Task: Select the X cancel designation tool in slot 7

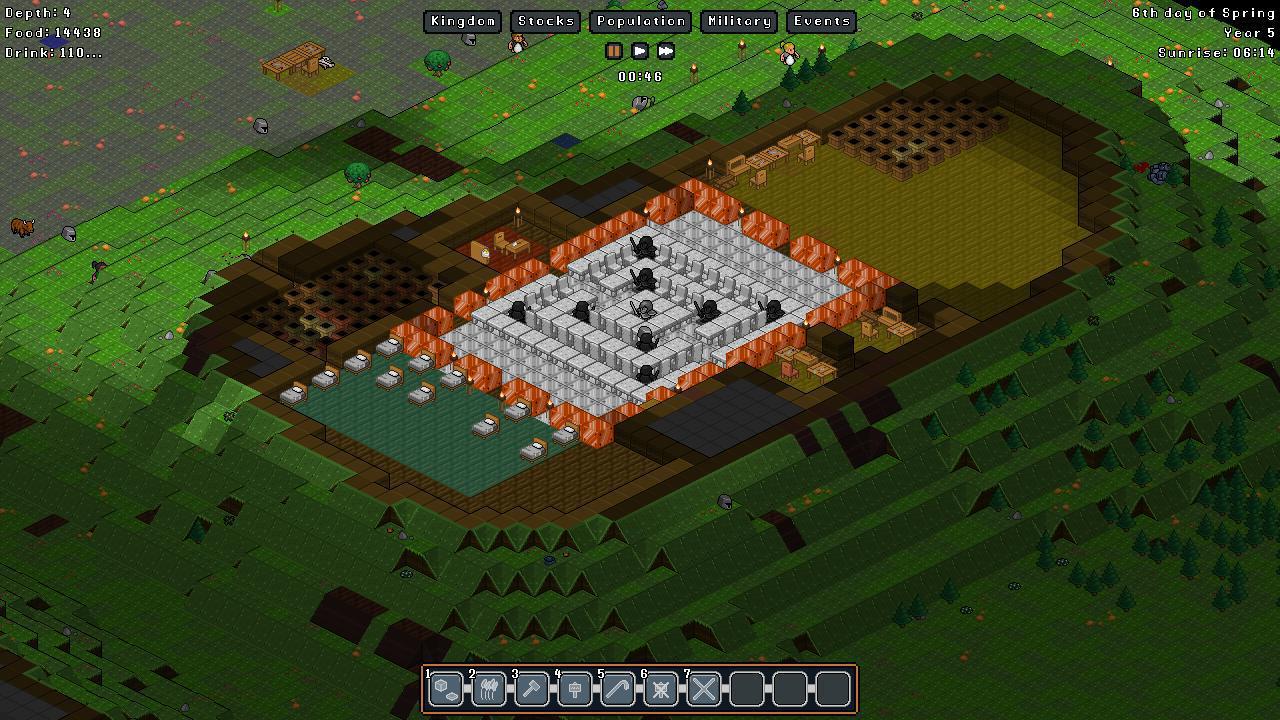Action: click(703, 688)
